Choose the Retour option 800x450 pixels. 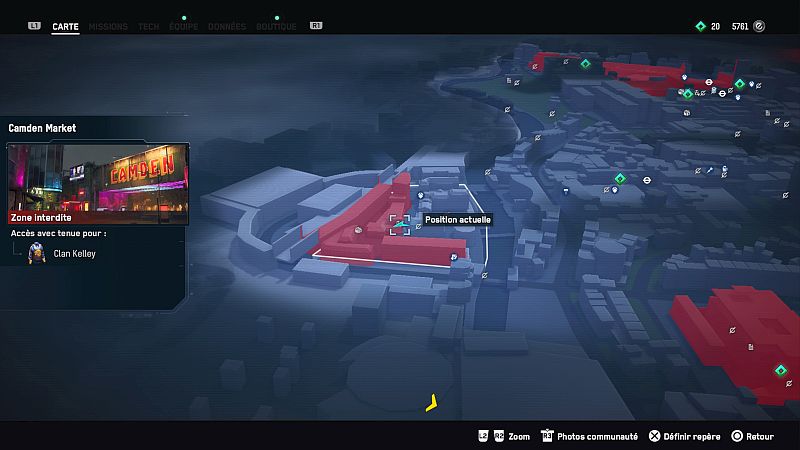752,437
